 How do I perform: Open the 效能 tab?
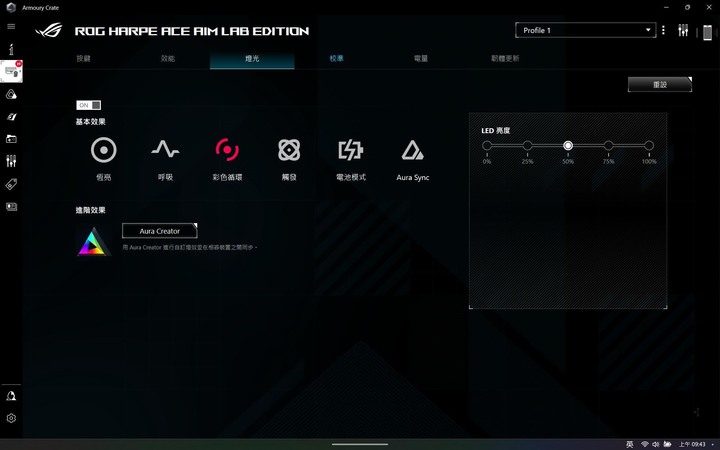168,59
